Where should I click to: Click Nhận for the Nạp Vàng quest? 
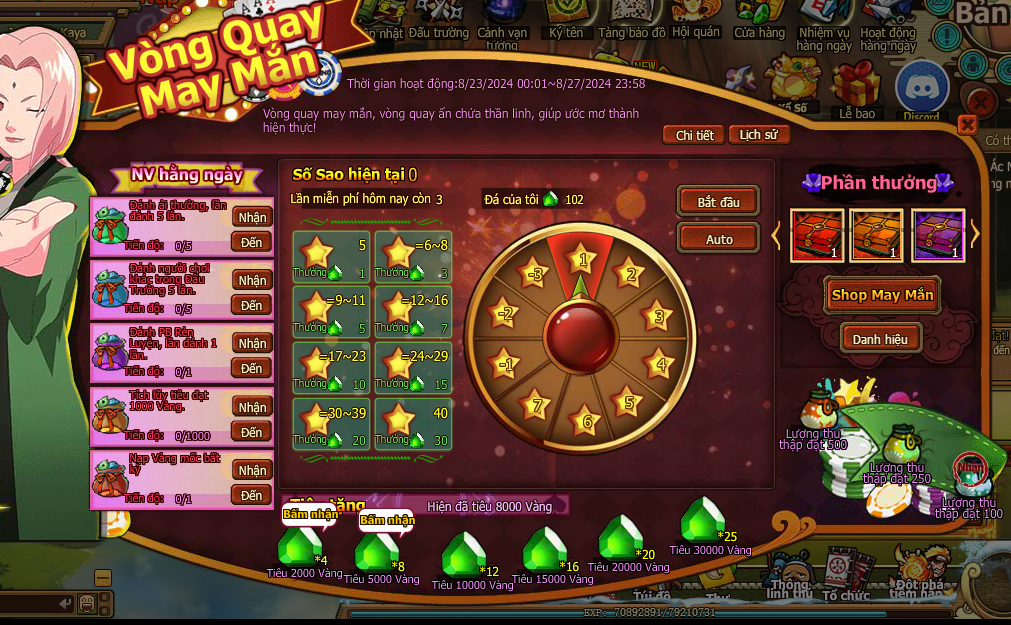click(x=252, y=470)
